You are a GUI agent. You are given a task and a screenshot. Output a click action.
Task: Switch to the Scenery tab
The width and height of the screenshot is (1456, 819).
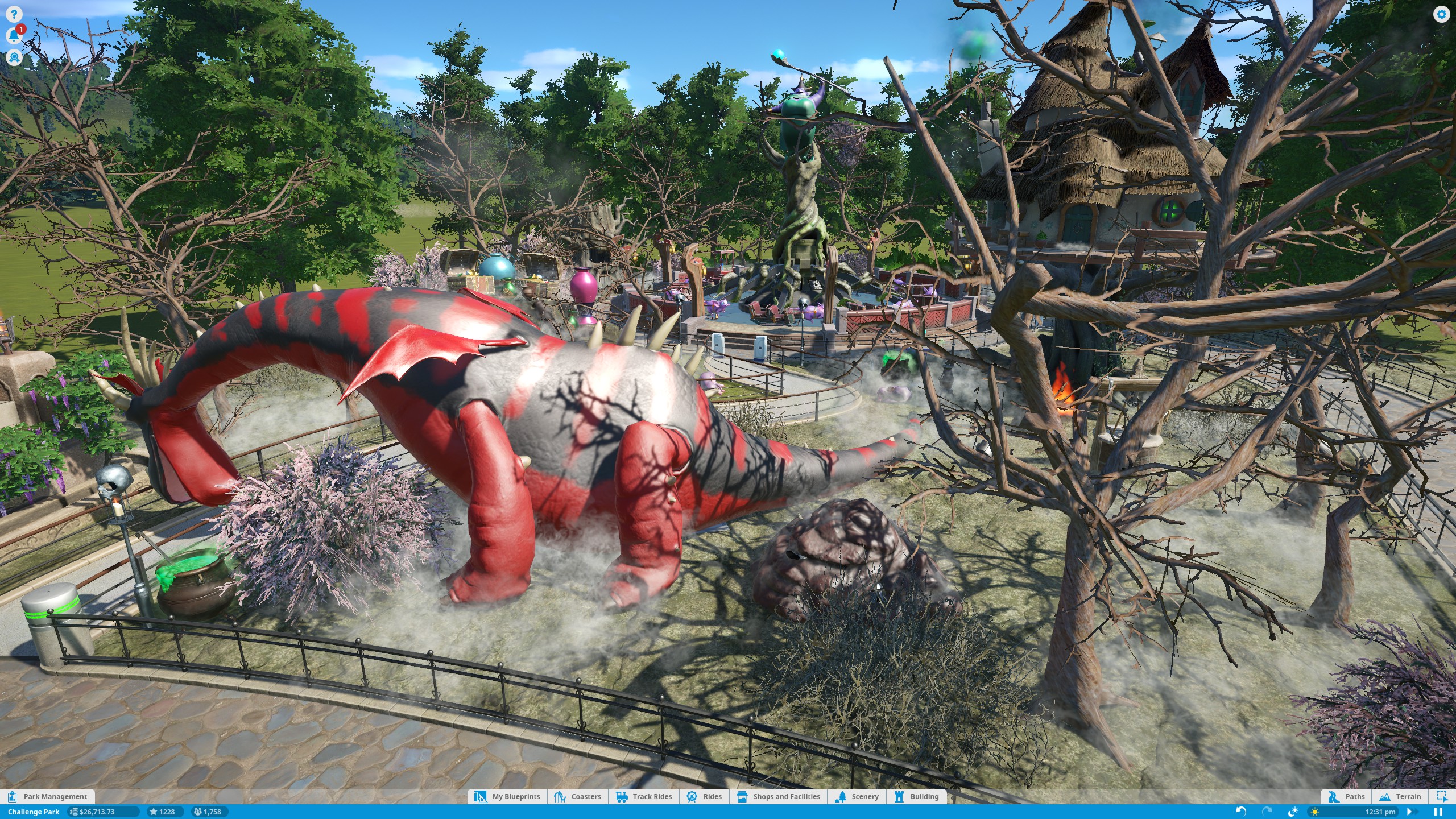(x=857, y=796)
